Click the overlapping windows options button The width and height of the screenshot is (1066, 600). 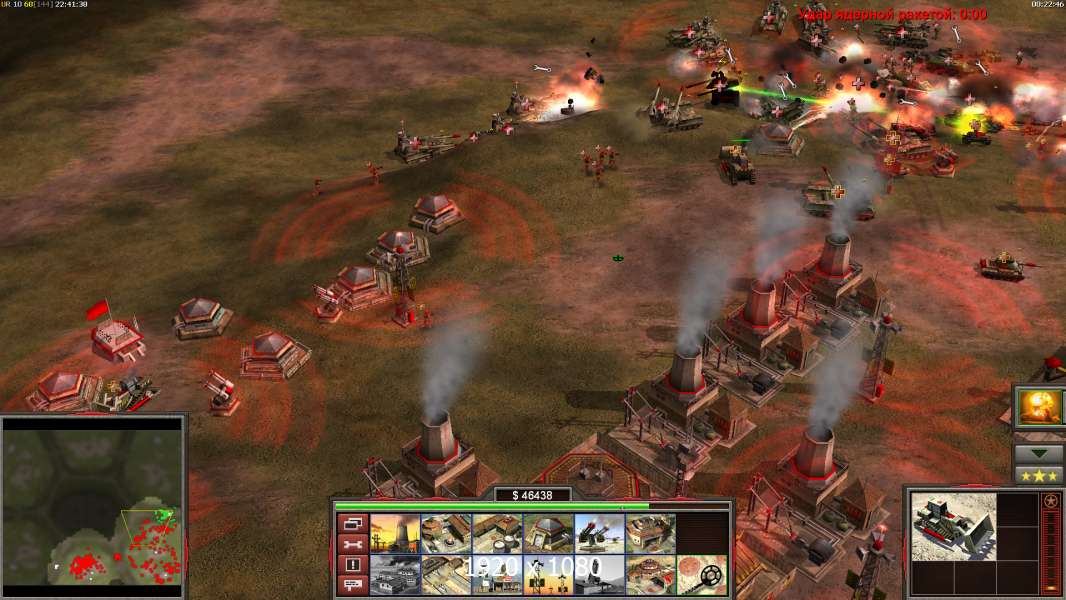351,523
